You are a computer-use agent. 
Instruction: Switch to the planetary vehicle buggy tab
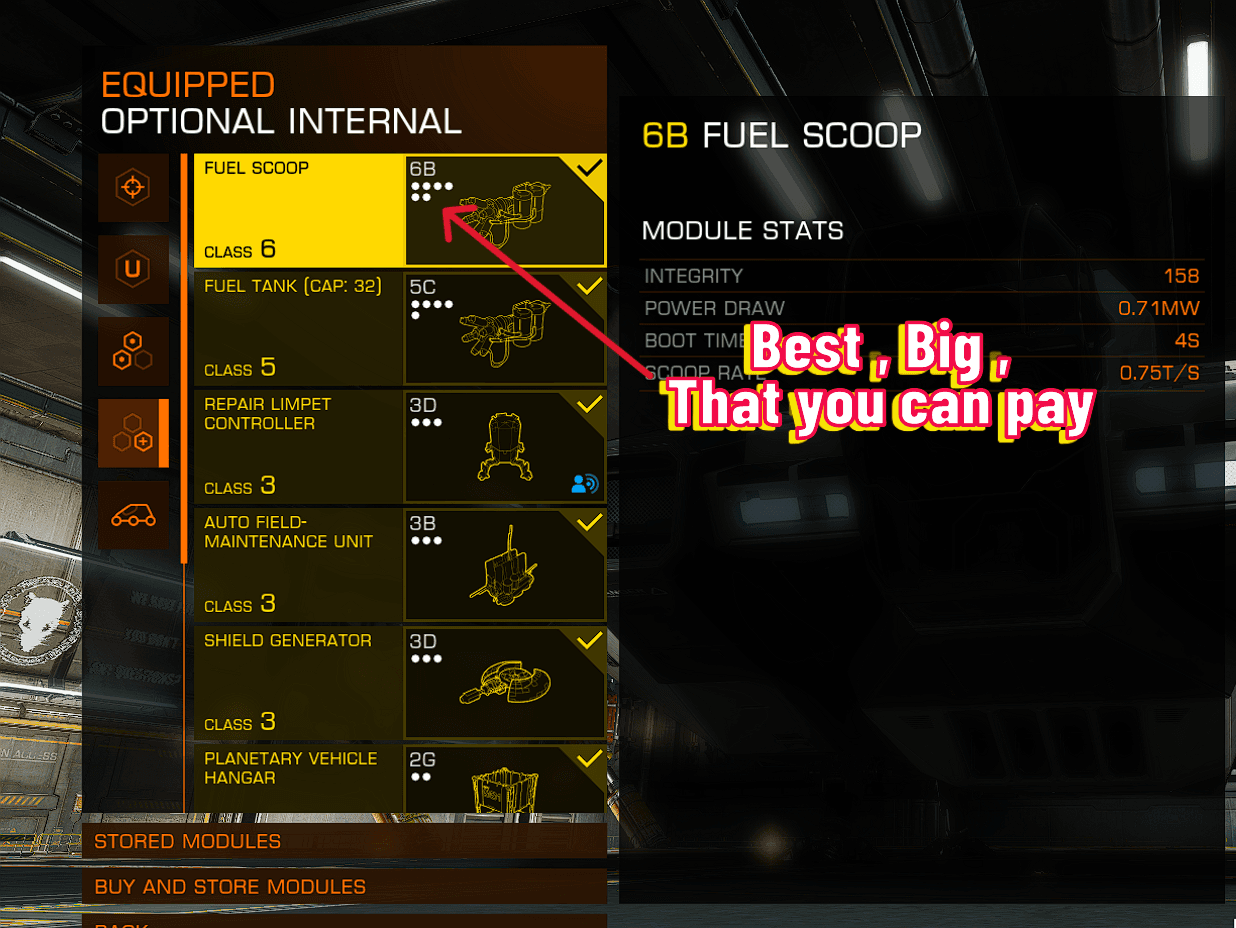coord(133,515)
